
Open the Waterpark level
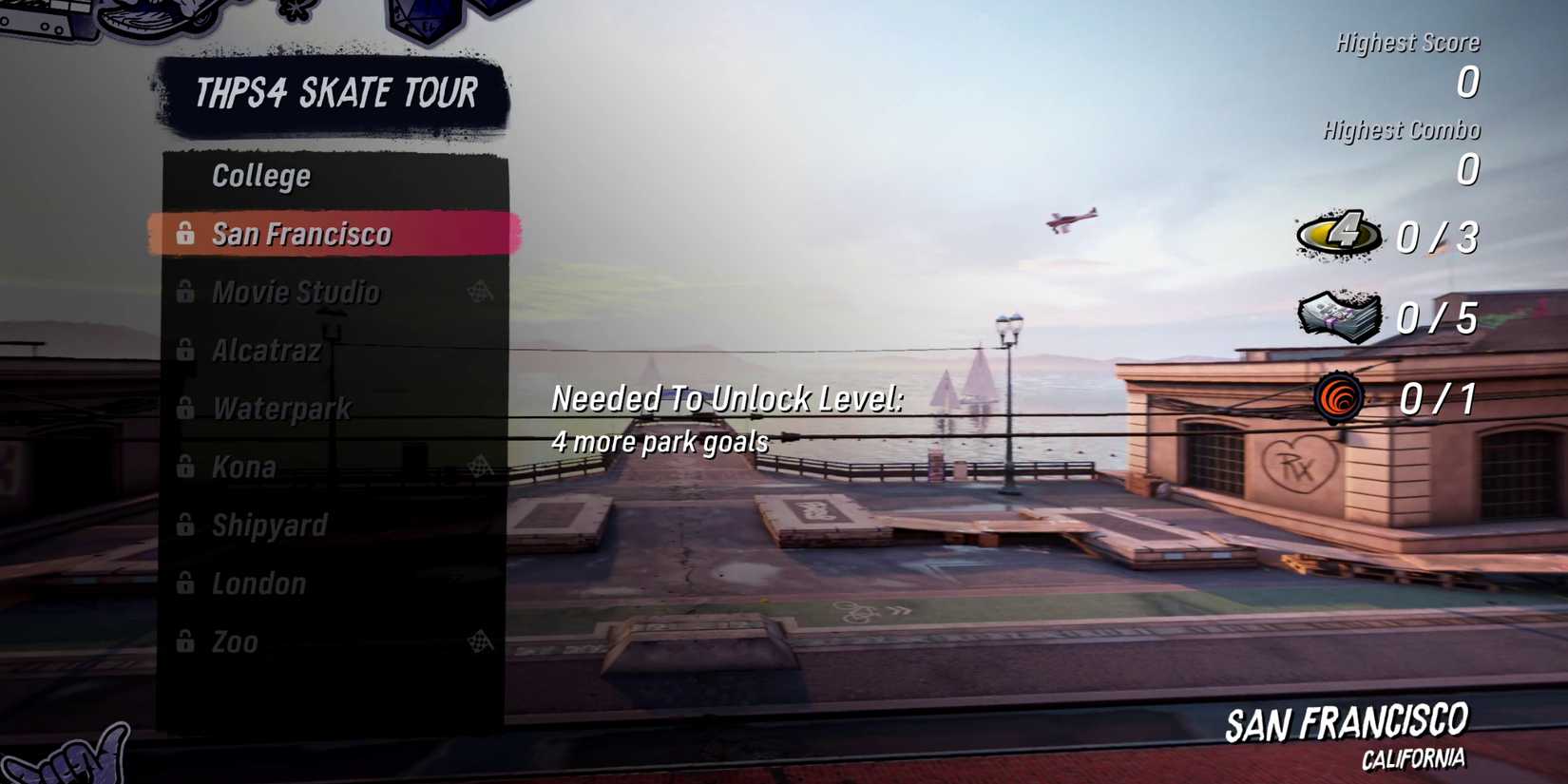pyautogui.click(x=282, y=409)
